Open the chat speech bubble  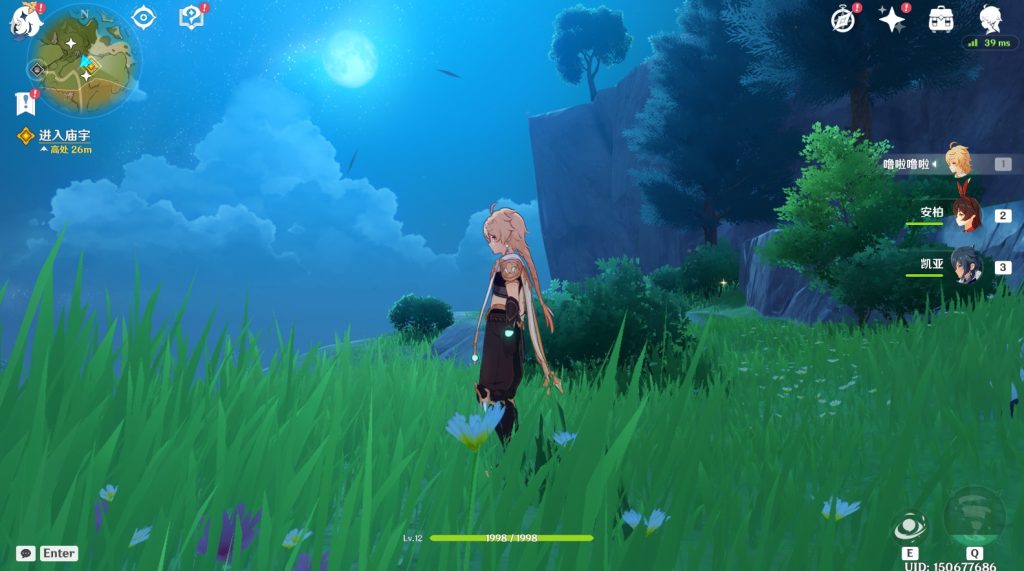click(x=26, y=553)
